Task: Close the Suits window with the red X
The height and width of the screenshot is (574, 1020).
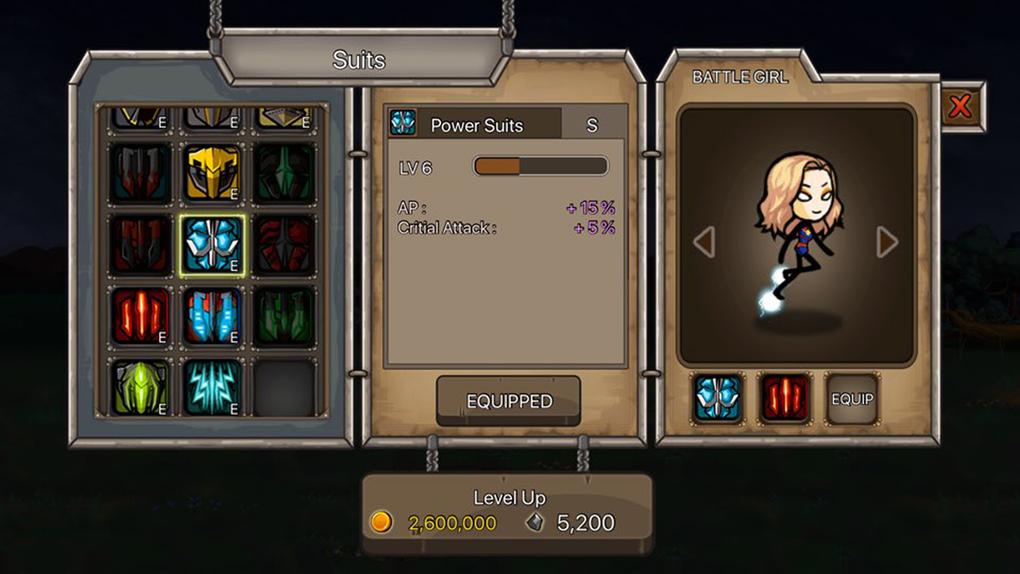Action: [961, 106]
